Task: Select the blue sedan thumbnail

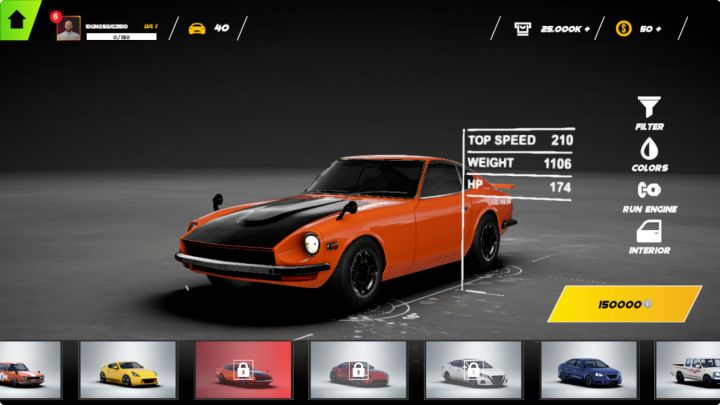Action: click(x=589, y=370)
